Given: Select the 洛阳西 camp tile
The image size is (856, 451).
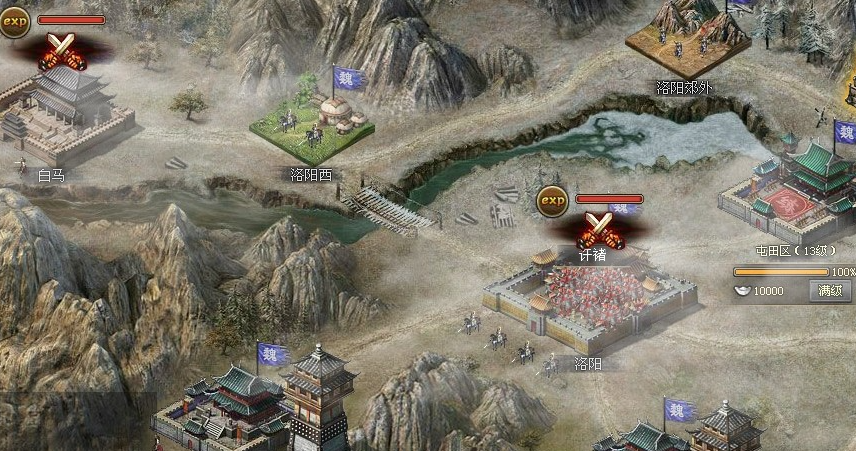Looking at the screenshot, I should 311,125.
